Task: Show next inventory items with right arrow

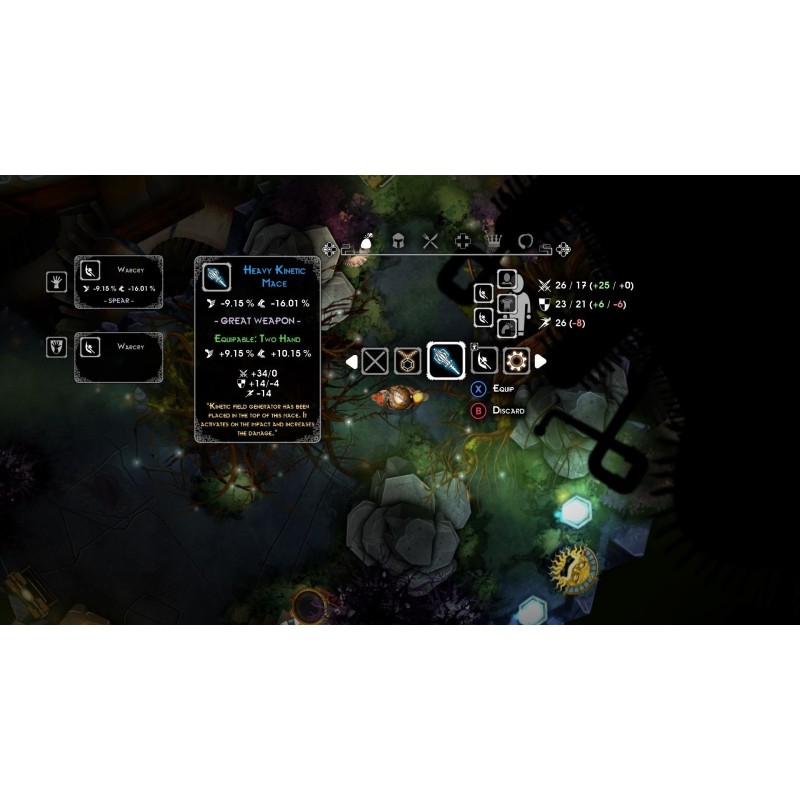Action: pyautogui.click(x=541, y=361)
